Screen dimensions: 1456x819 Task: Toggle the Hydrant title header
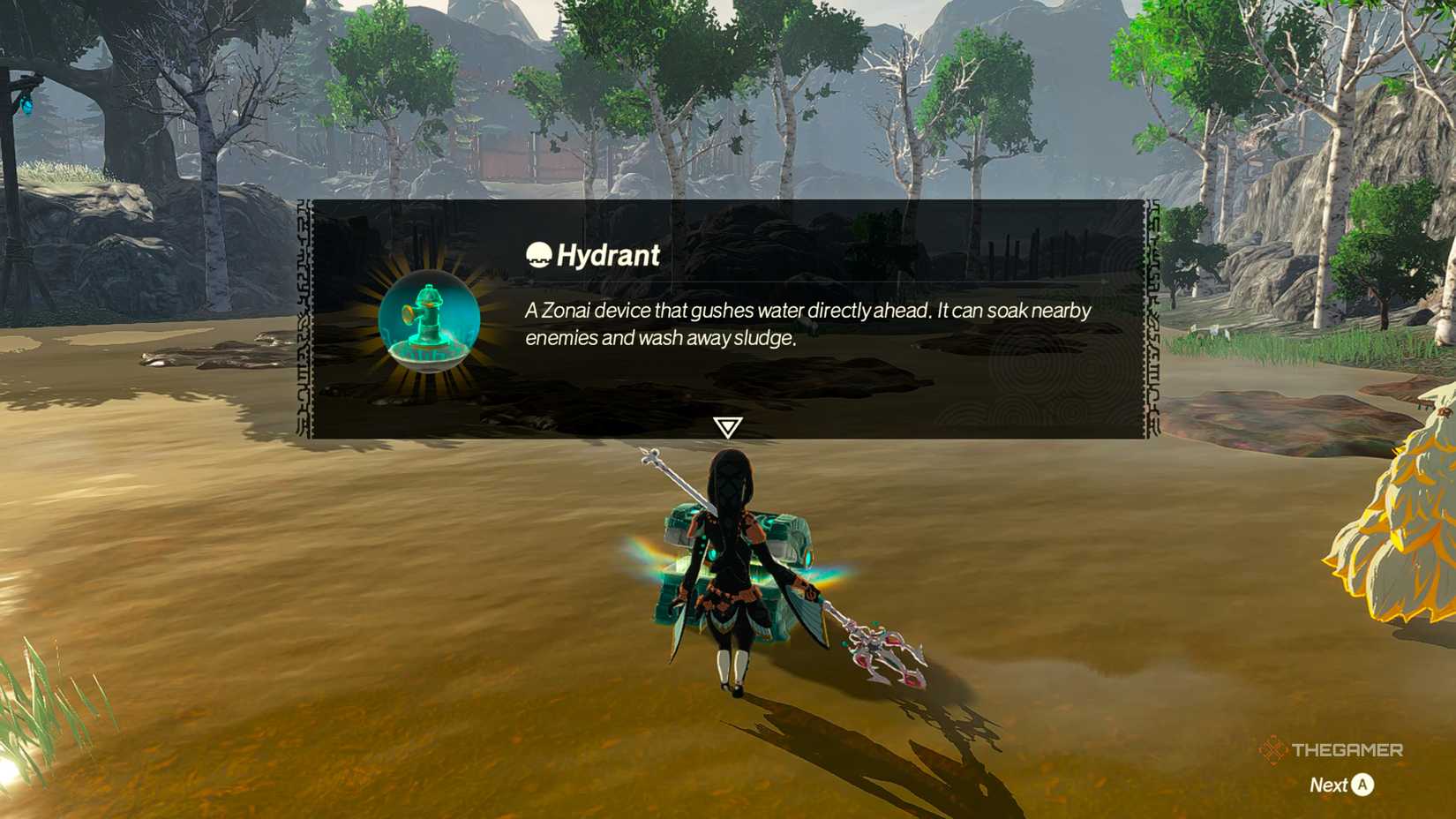tap(591, 255)
